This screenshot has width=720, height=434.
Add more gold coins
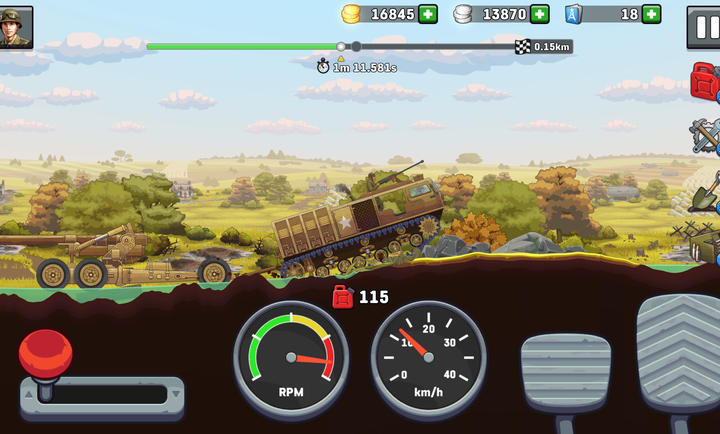point(428,14)
